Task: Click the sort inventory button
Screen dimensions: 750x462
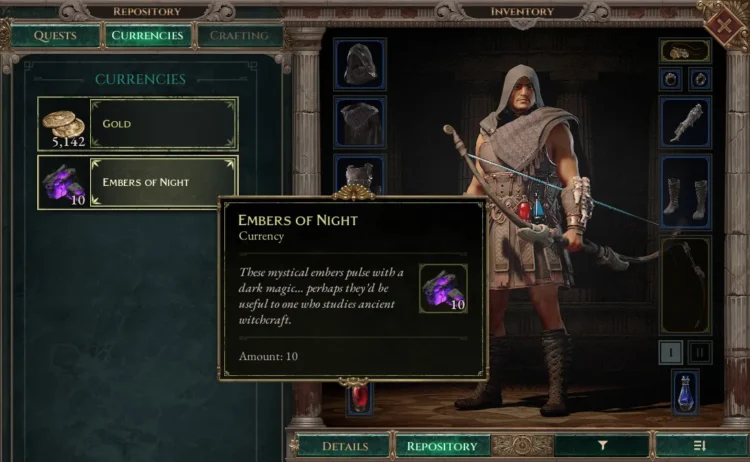Action: tap(699, 446)
